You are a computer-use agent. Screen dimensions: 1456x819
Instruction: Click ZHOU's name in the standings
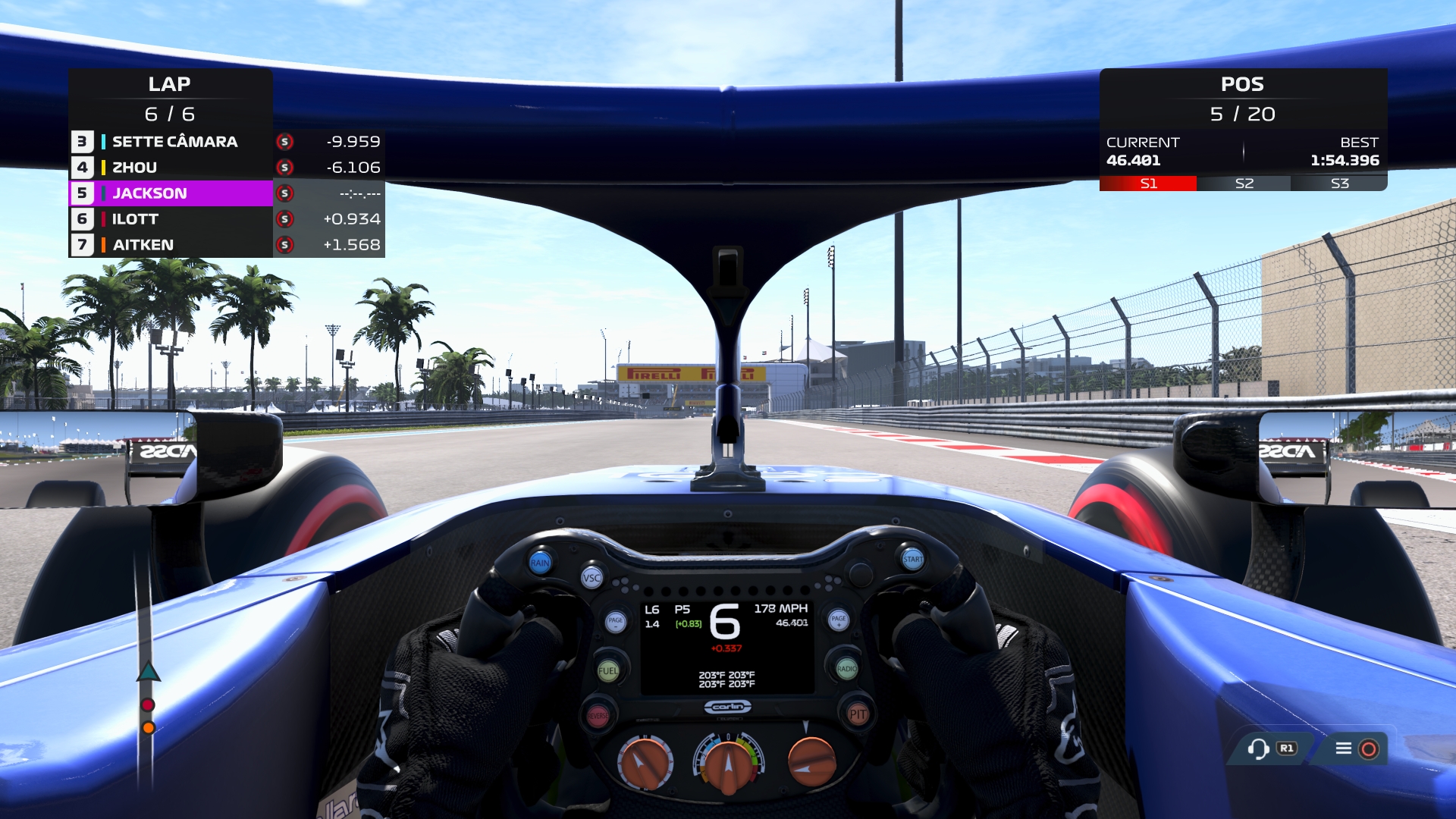pos(133,167)
